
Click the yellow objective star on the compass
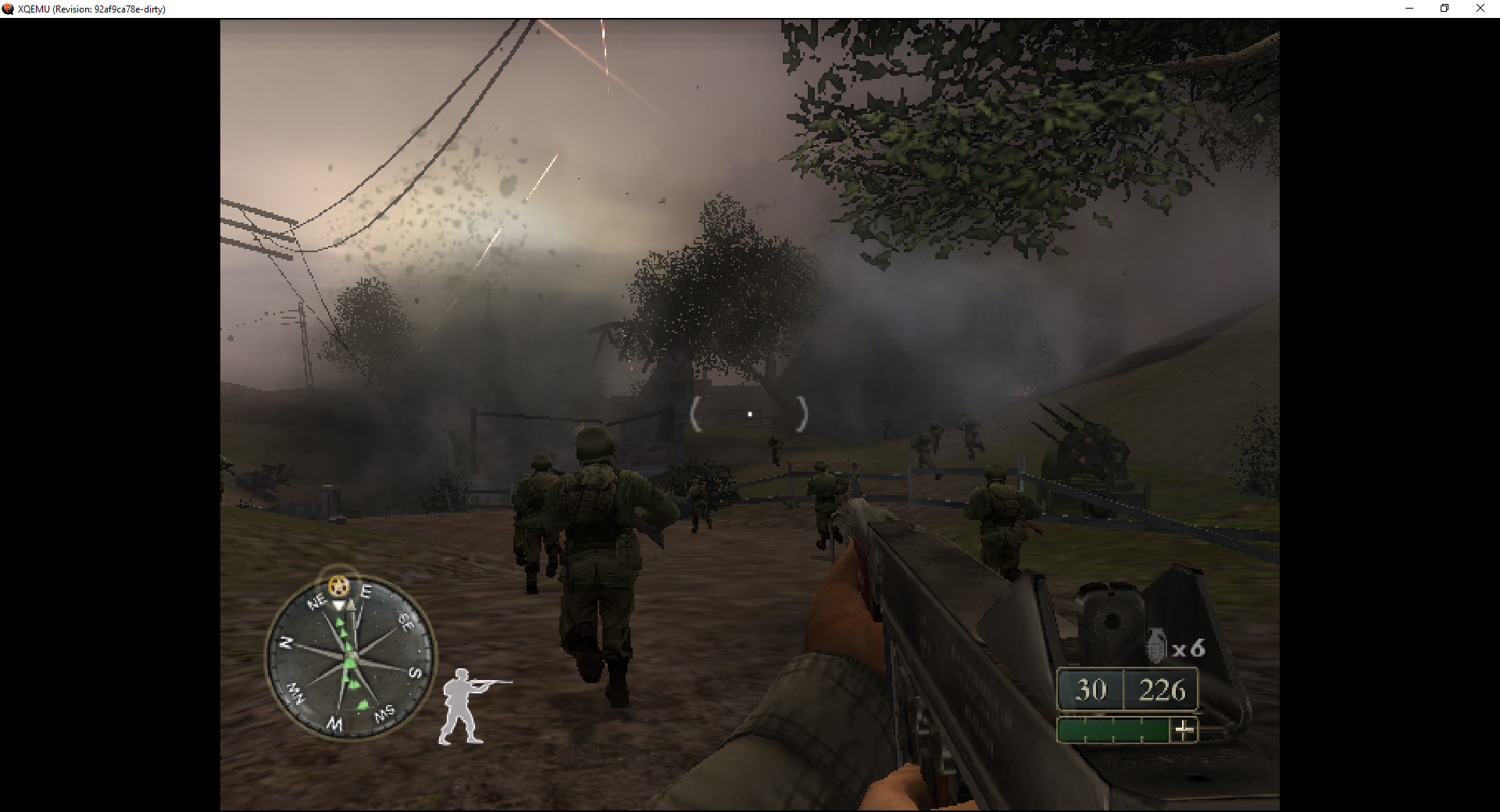pos(338,586)
